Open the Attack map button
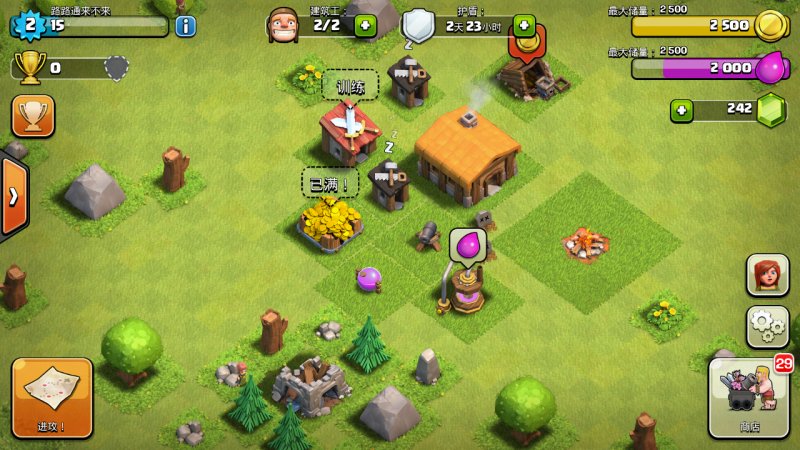 pos(52,397)
